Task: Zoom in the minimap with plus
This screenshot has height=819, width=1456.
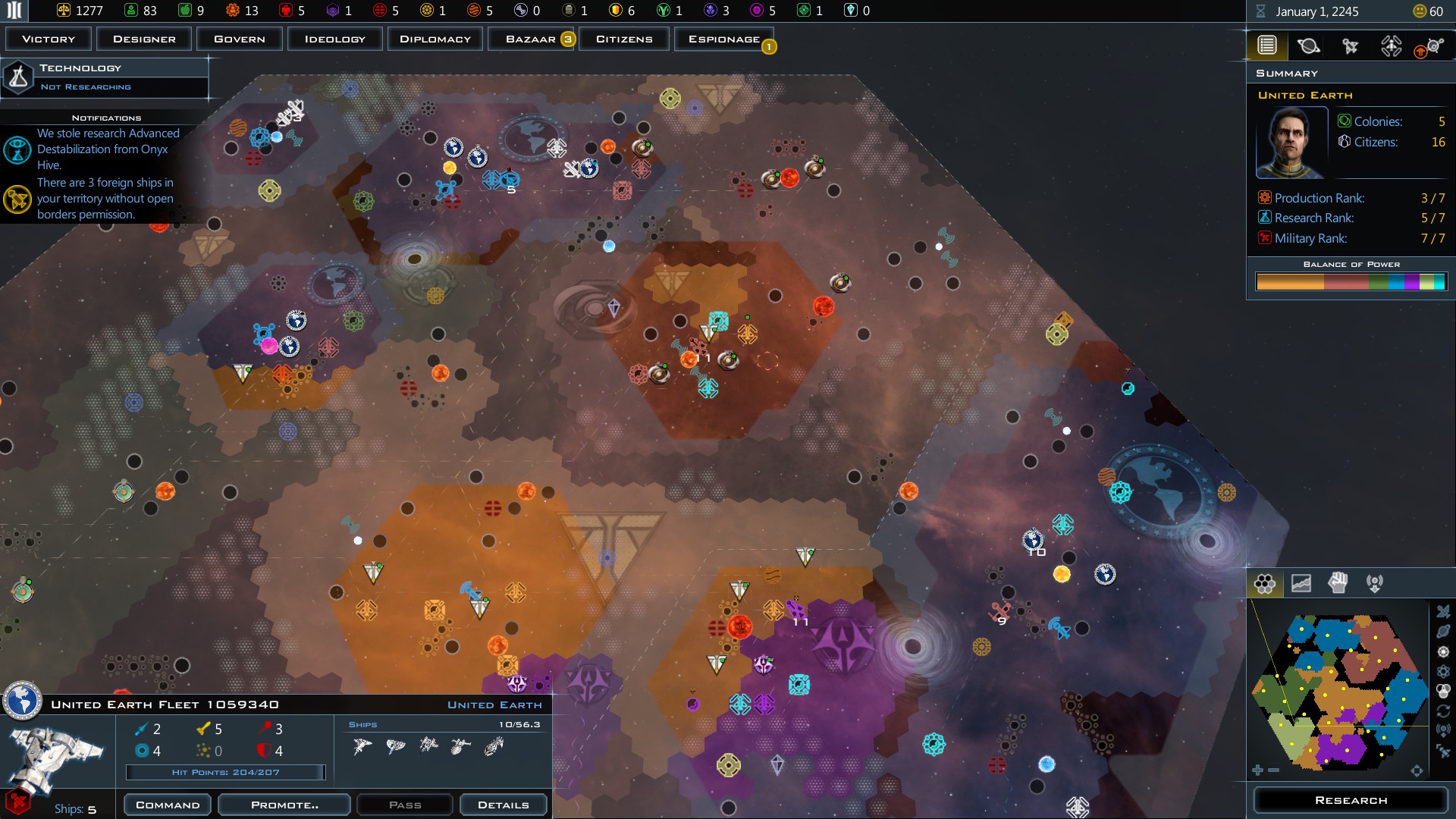Action: tap(1257, 770)
